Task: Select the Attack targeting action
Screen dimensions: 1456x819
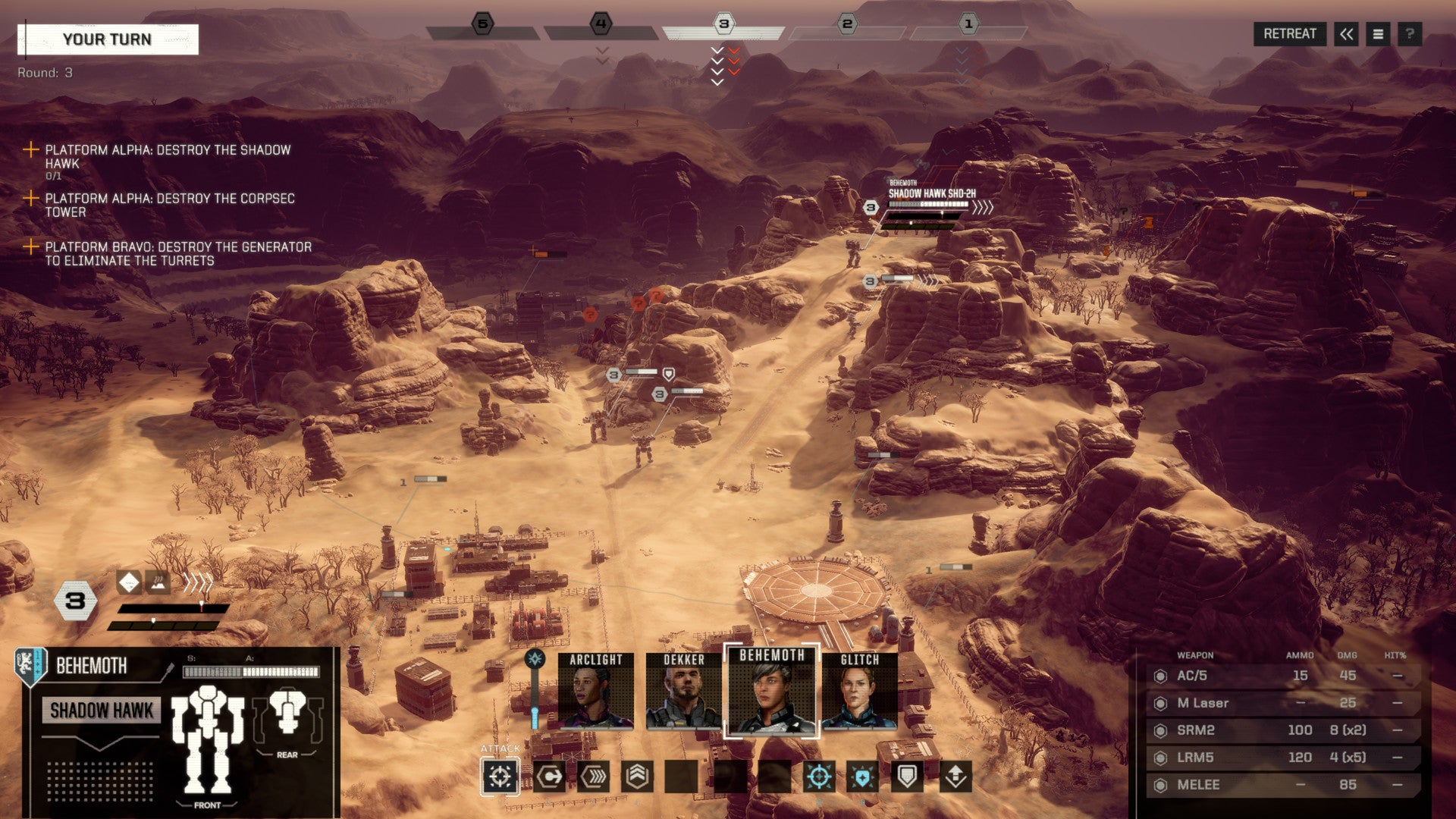Action: point(499,775)
